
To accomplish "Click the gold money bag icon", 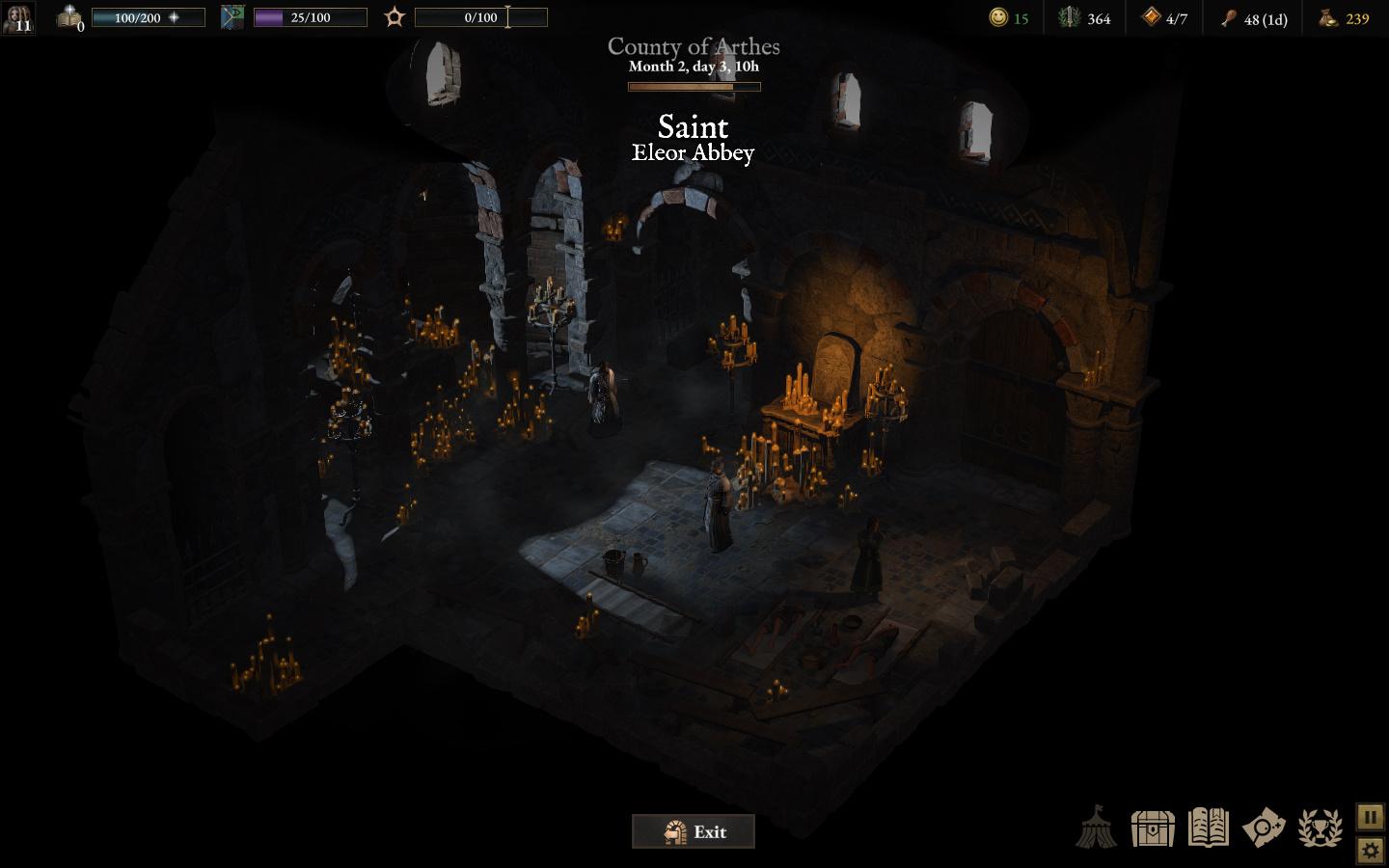I will point(1329,17).
